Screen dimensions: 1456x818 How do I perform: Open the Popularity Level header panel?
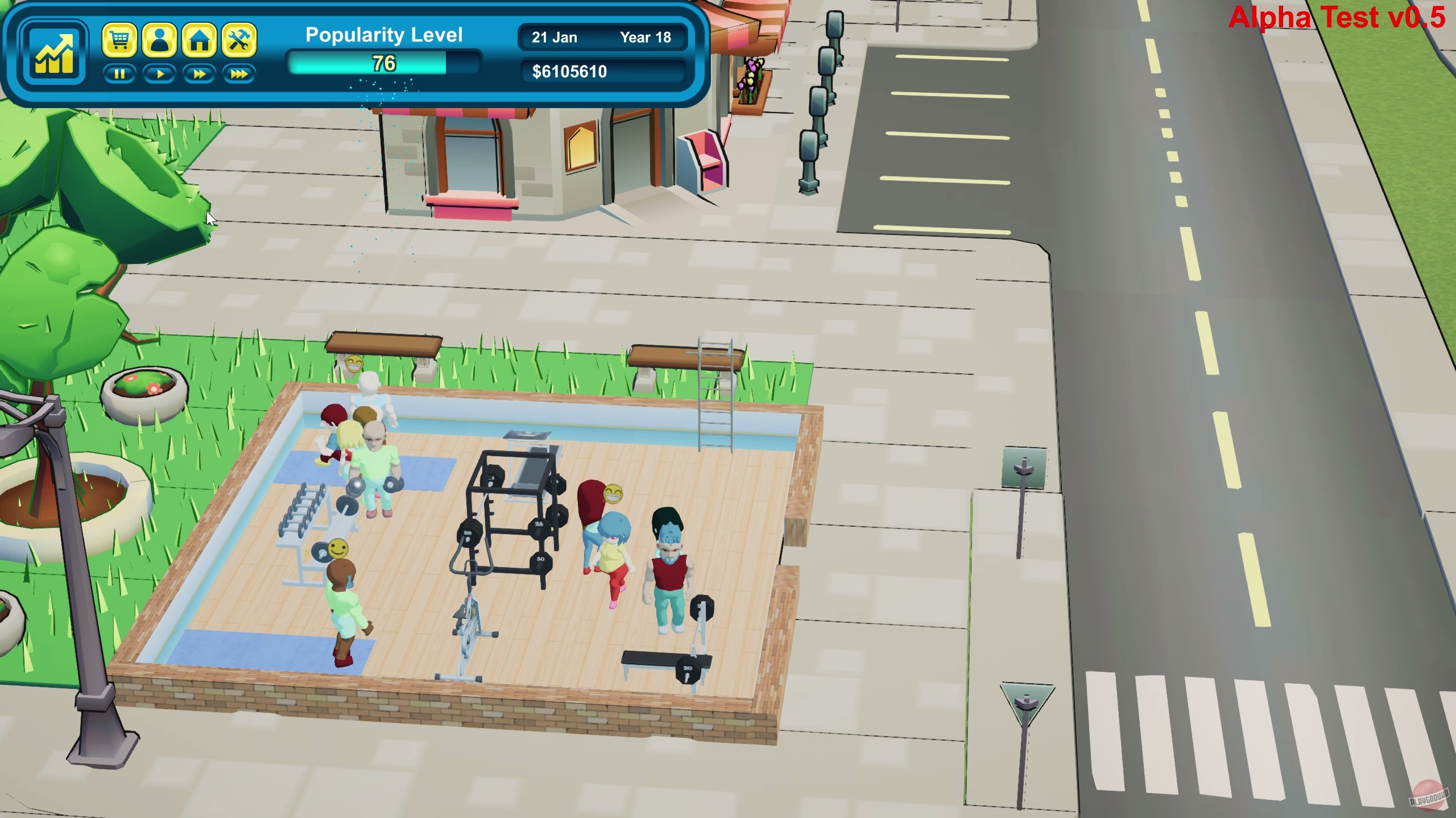point(383,35)
